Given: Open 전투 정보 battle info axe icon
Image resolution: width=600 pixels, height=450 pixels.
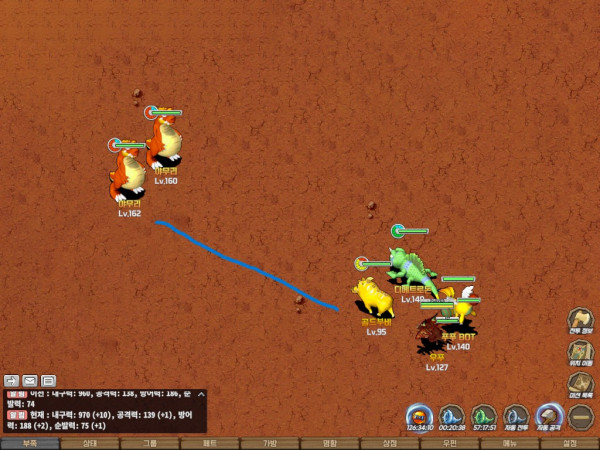Looking at the screenshot, I should pyautogui.click(x=581, y=321).
